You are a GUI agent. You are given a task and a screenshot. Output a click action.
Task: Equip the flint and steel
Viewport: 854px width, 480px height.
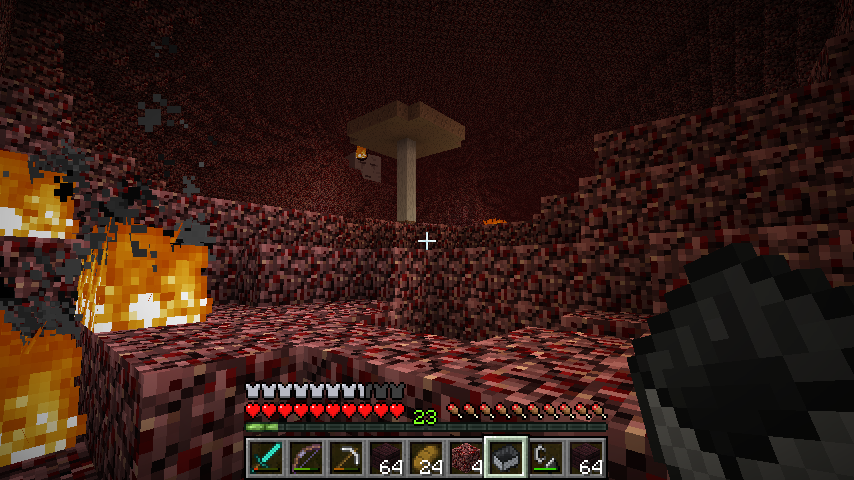click(546, 458)
